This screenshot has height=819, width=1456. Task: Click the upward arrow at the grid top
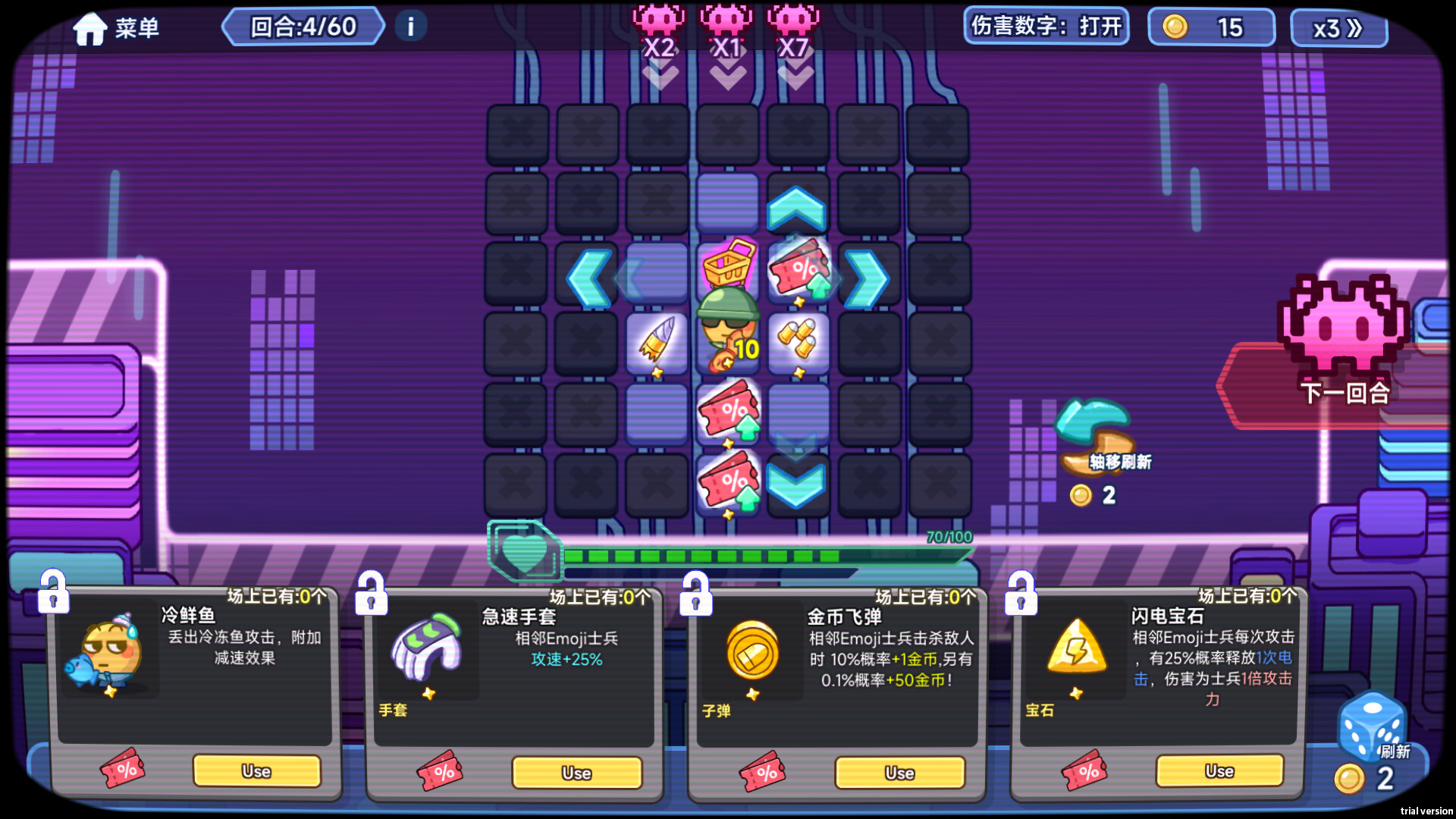(795, 207)
